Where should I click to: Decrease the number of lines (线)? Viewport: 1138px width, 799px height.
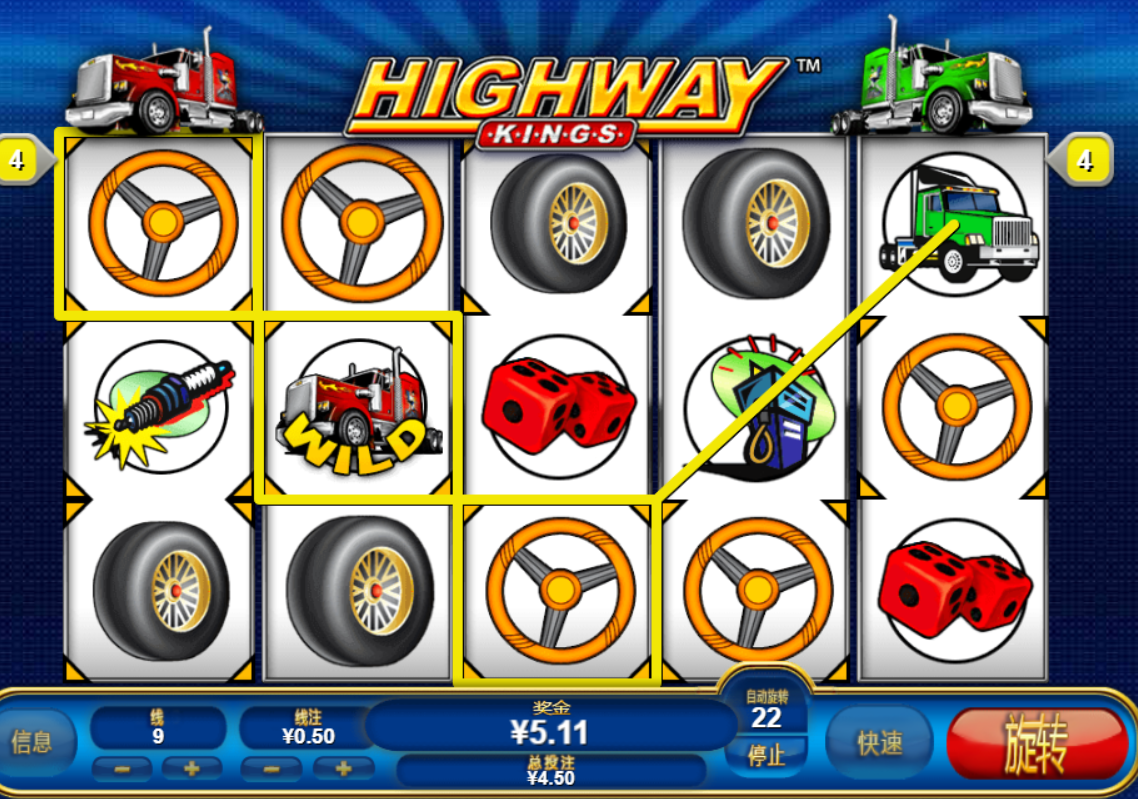pyautogui.click(x=123, y=769)
